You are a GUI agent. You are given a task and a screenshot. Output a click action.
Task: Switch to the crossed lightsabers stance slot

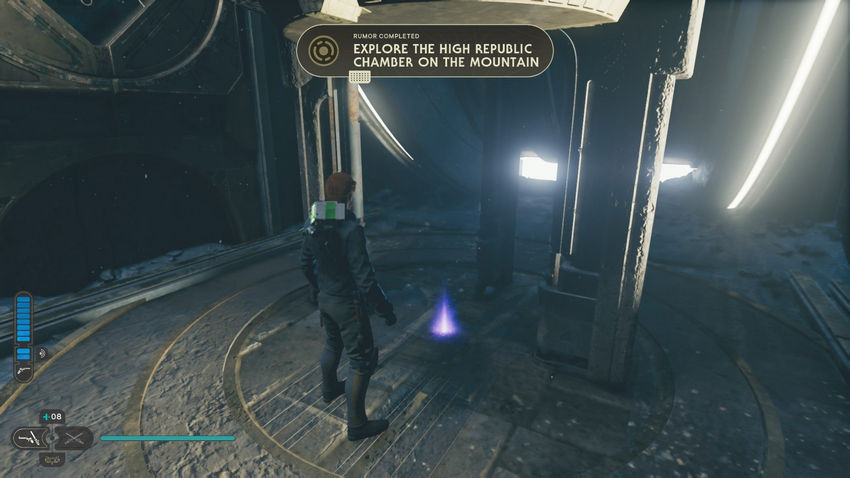click(x=74, y=438)
